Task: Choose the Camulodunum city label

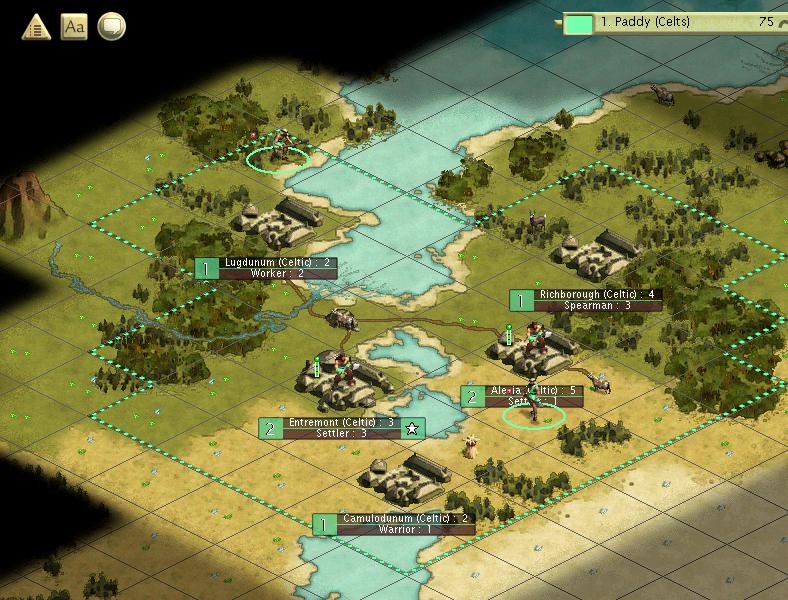Action: [x=404, y=519]
